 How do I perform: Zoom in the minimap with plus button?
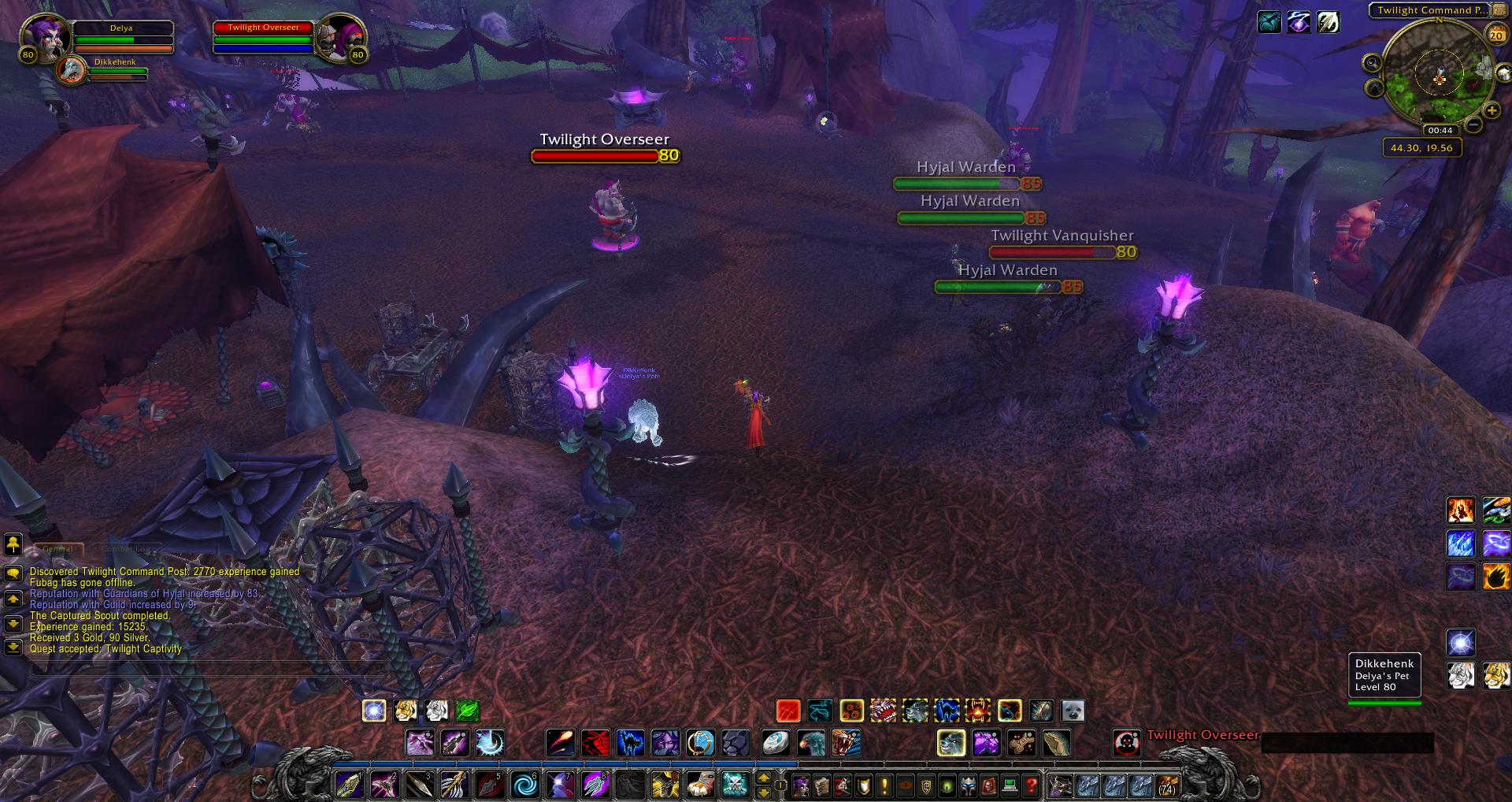1492,111
